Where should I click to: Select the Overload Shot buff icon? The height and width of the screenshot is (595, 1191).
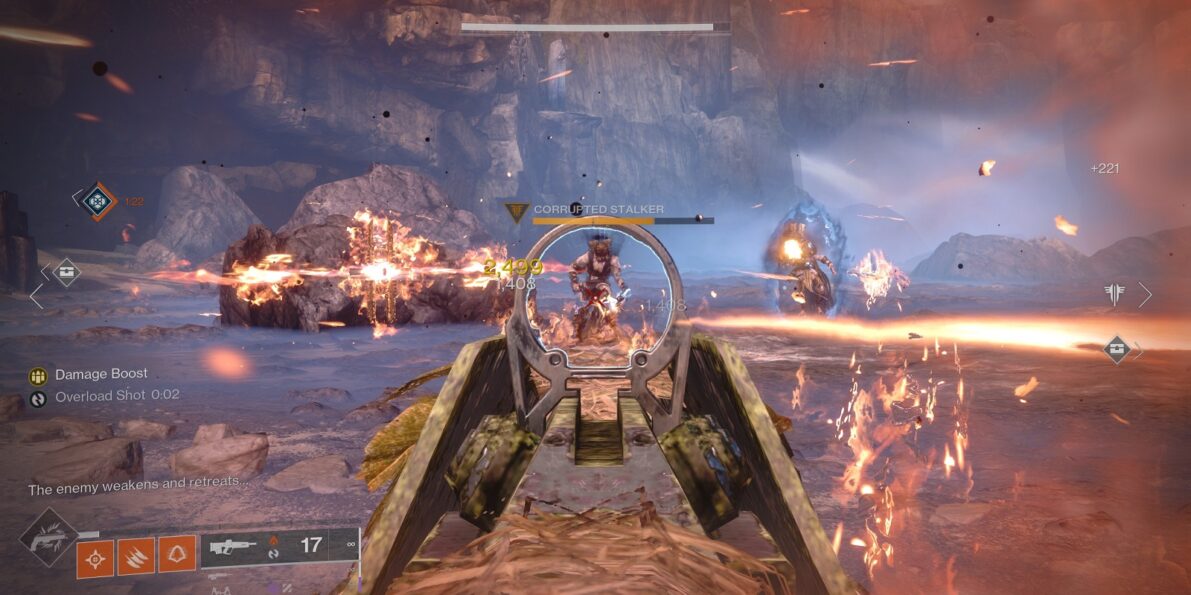pyautogui.click(x=38, y=397)
